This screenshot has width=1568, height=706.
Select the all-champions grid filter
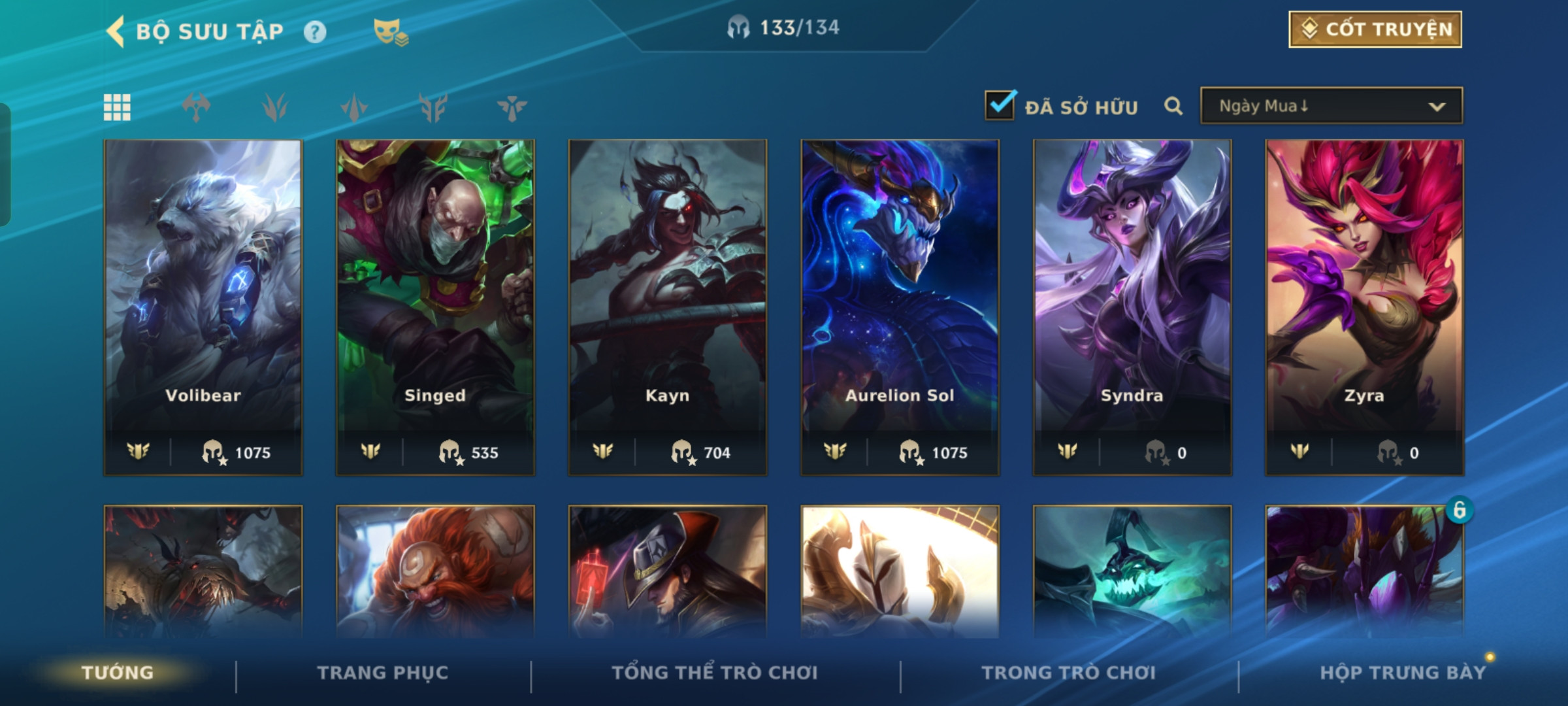click(117, 107)
